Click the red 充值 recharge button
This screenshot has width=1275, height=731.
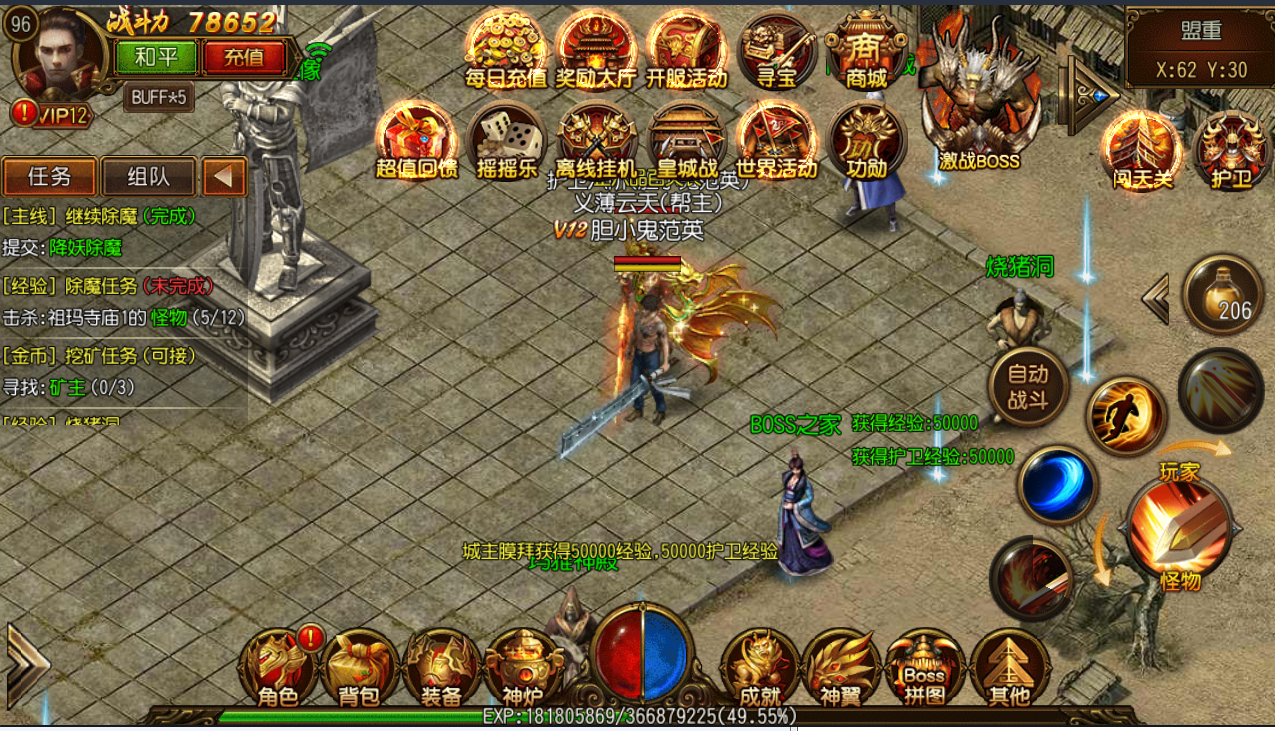pos(244,57)
